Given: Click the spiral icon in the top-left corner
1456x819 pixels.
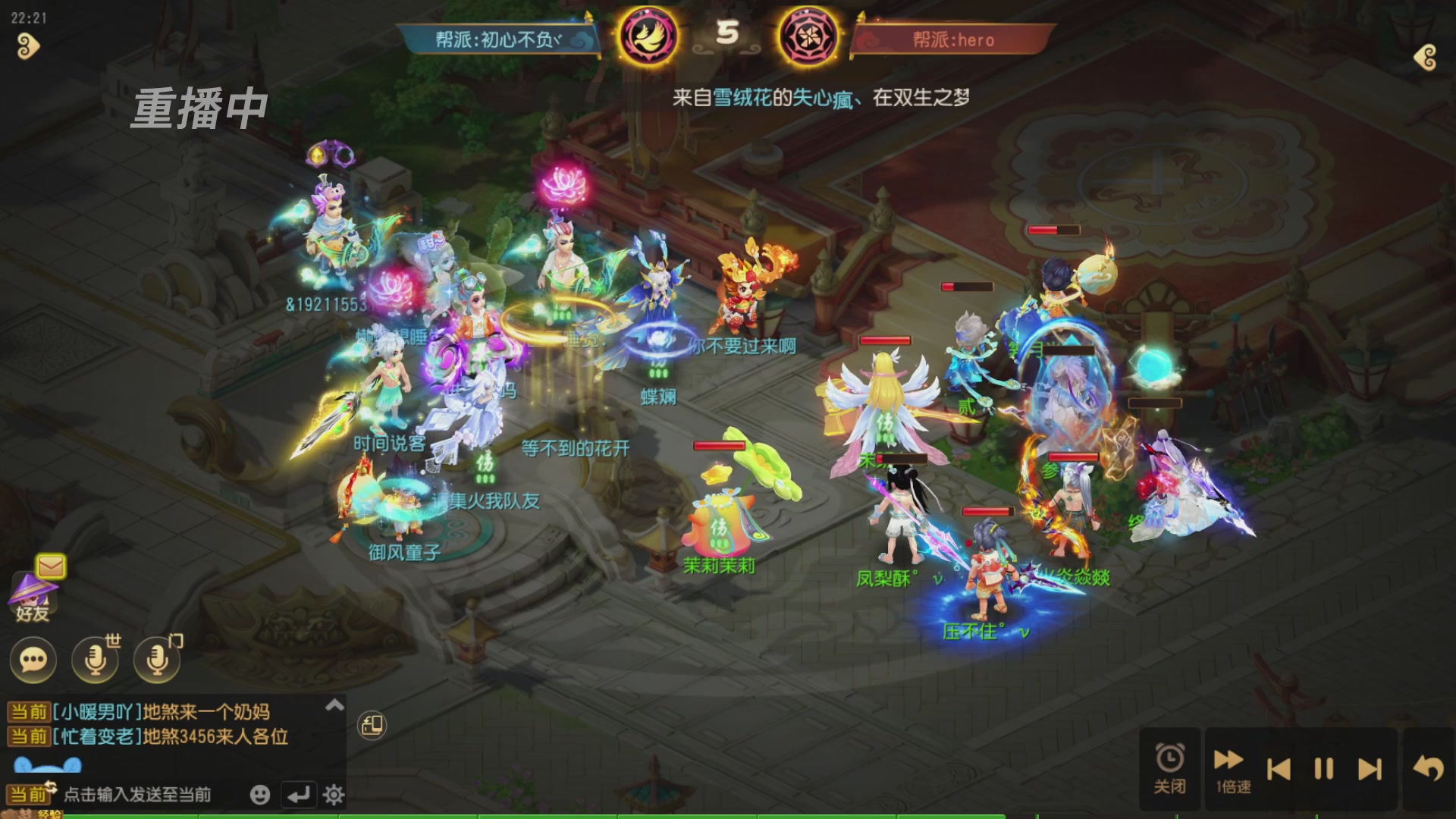Looking at the screenshot, I should 29,47.
